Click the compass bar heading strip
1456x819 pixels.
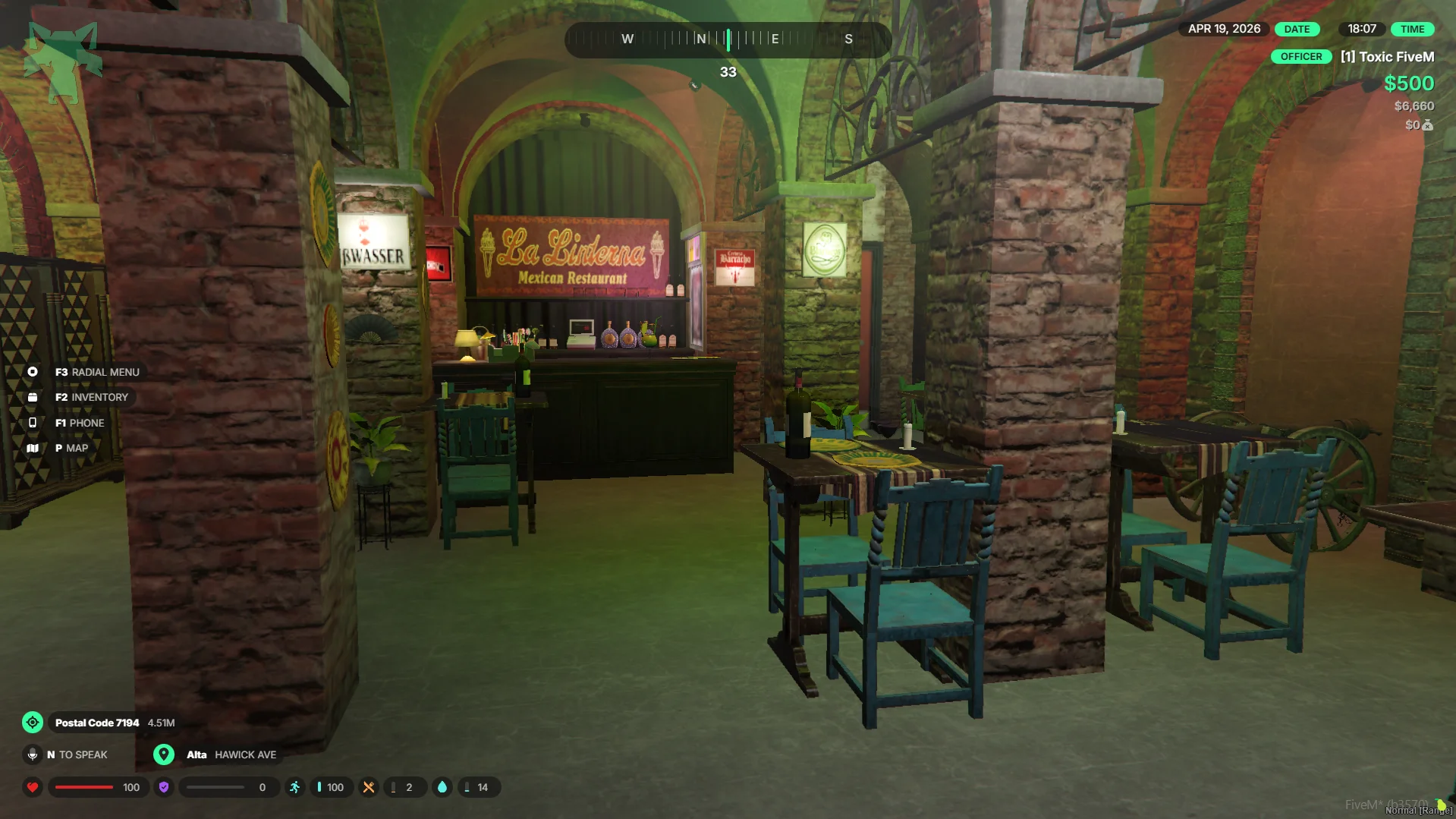click(x=728, y=39)
